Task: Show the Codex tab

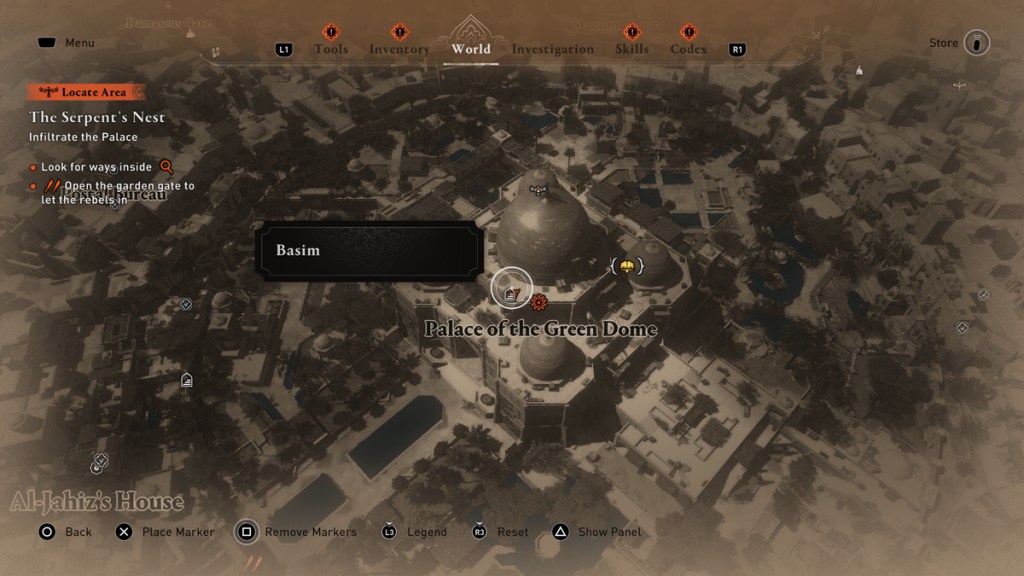Action: [688, 49]
